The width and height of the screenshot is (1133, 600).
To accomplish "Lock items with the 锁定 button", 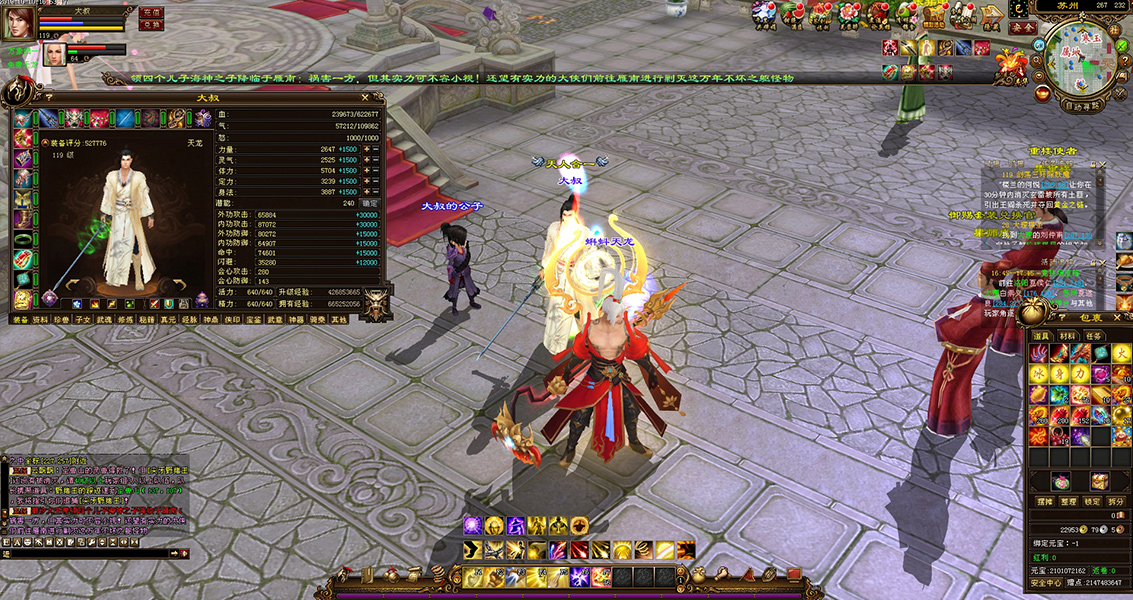I will (x=1093, y=501).
